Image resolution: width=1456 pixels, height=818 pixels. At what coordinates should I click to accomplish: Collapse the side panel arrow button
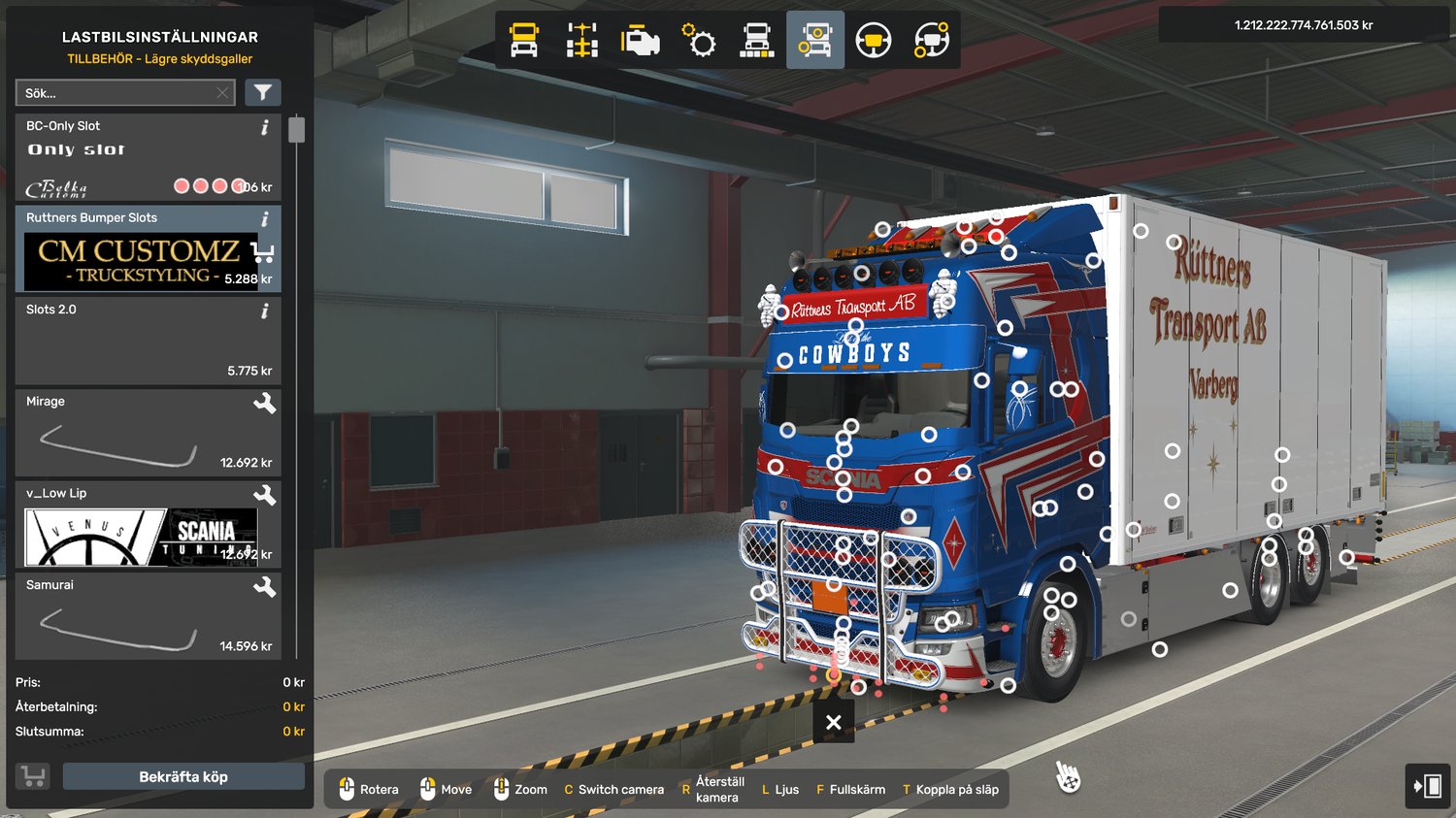tap(1427, 785)
